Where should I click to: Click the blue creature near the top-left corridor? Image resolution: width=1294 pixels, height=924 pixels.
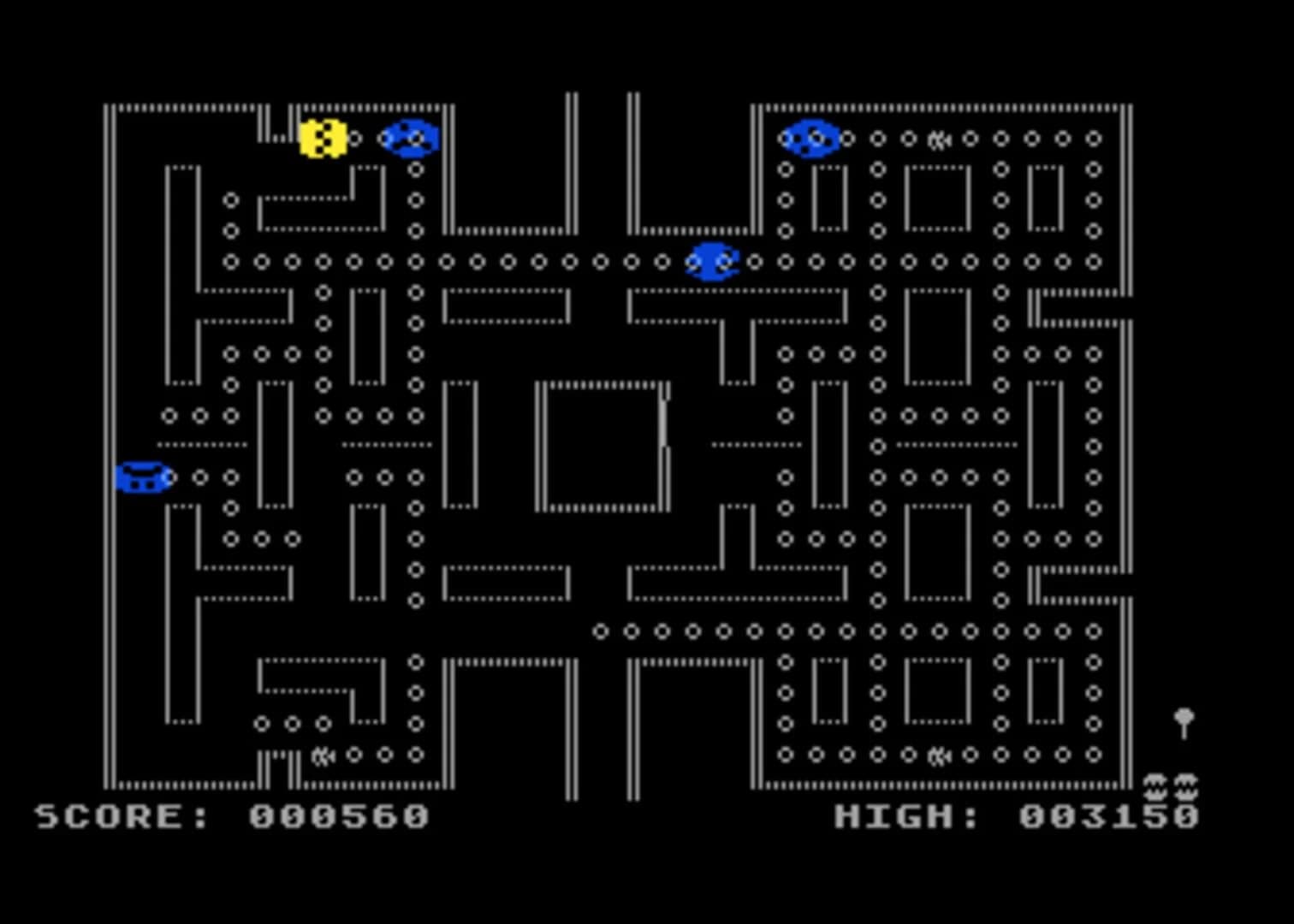click(x=409, y=139)
